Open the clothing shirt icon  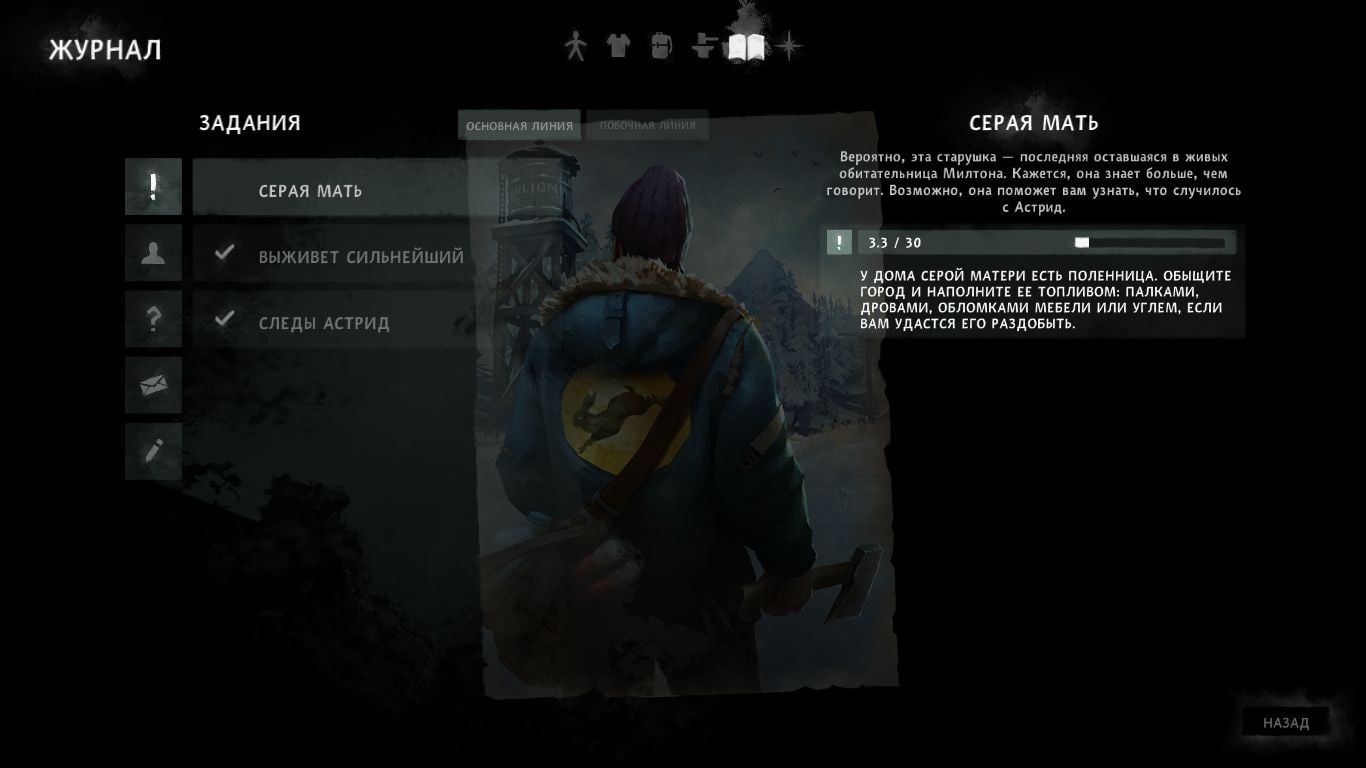point(618,46)
